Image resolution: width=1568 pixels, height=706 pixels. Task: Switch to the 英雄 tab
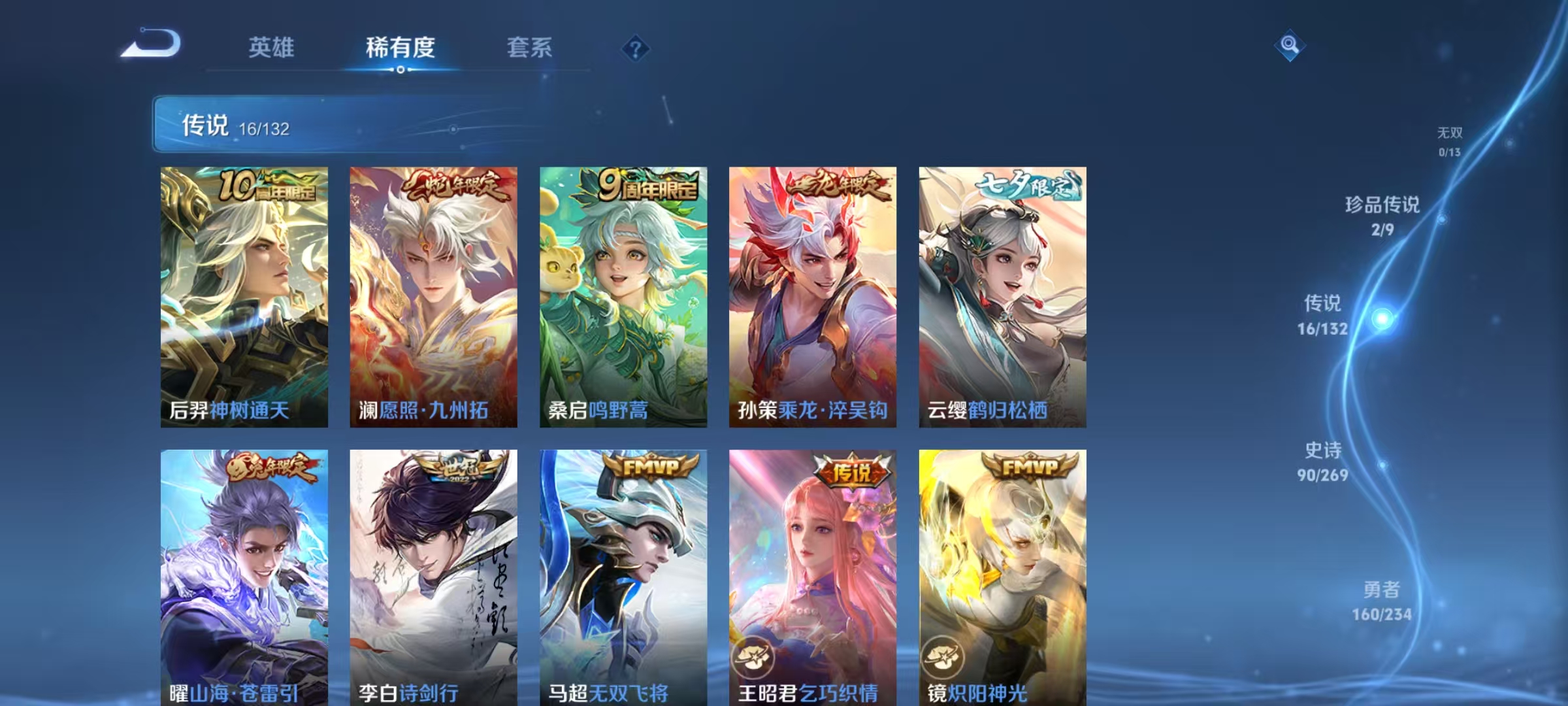pyautogui.click(x=272, y=47)
